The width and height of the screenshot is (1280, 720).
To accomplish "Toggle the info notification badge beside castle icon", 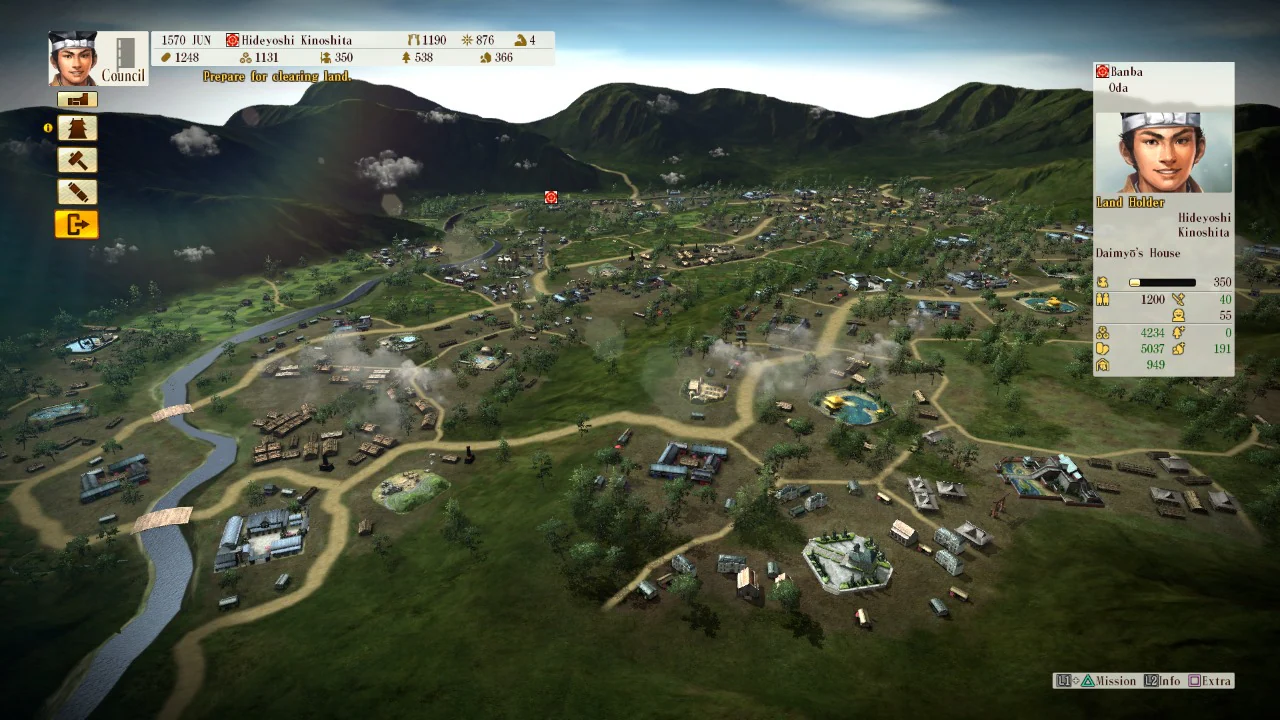I will (49, 127).
